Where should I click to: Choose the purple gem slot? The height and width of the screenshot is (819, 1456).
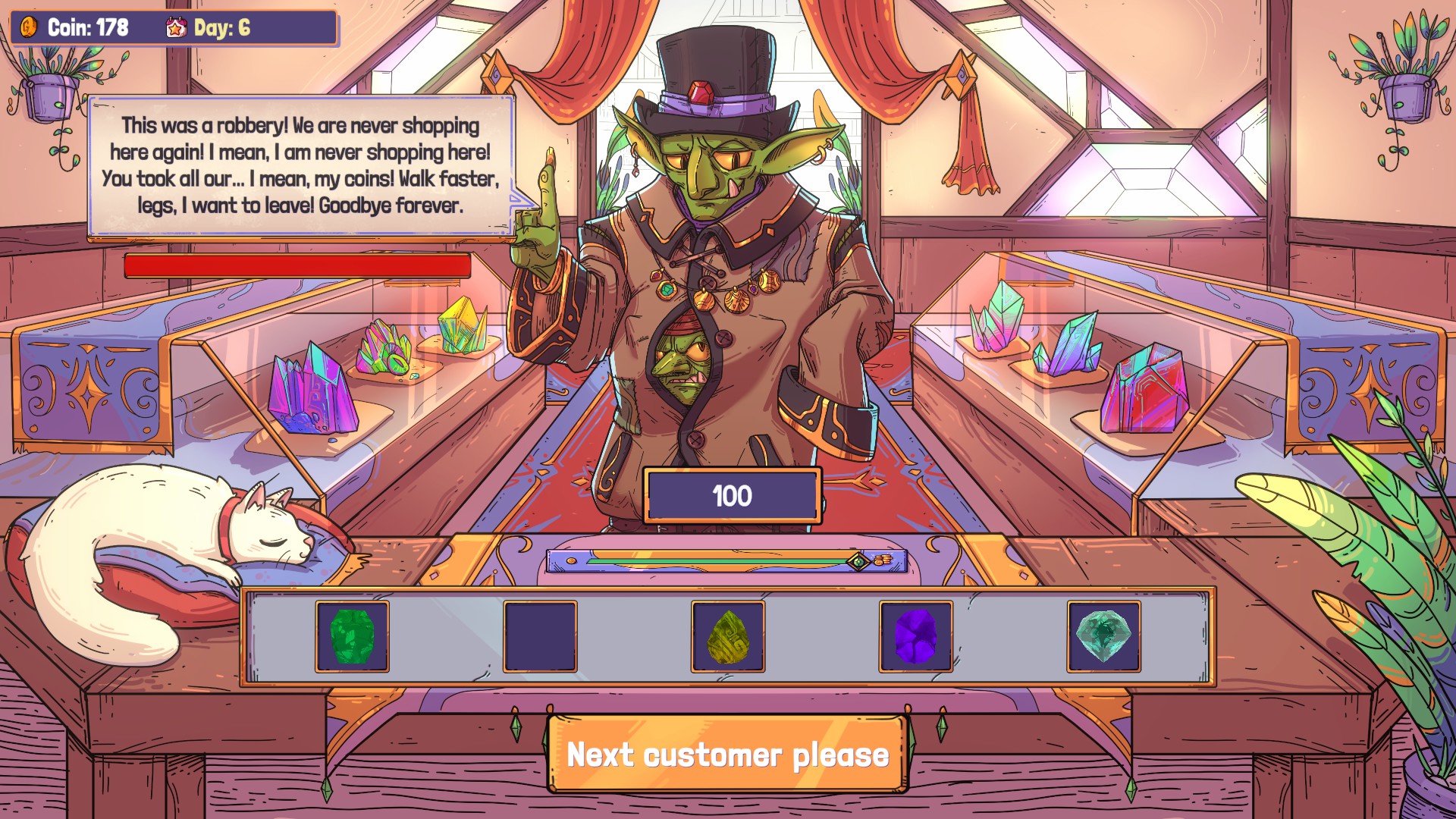pos(915,636)
